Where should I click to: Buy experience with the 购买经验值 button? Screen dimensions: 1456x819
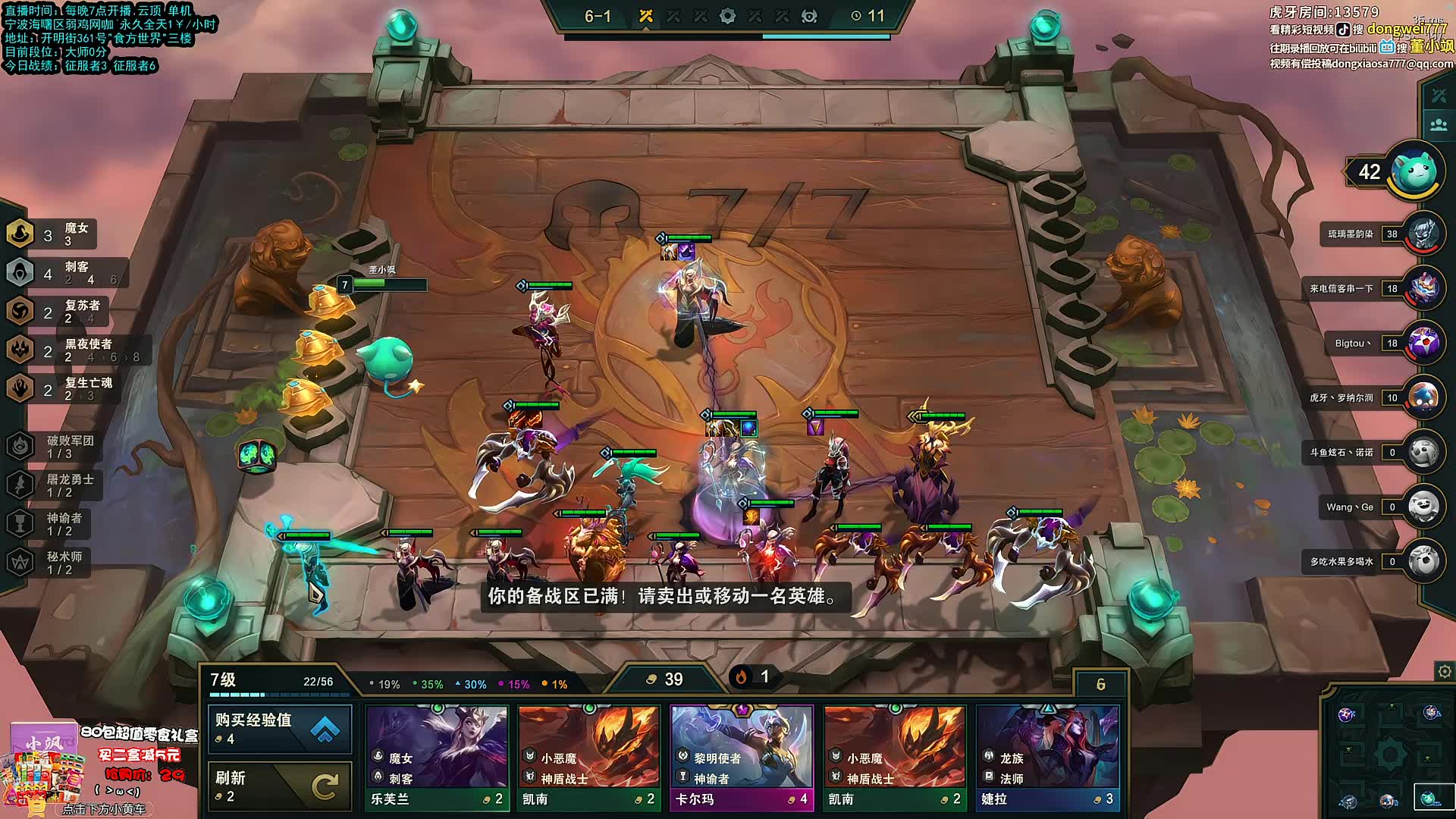280,729
